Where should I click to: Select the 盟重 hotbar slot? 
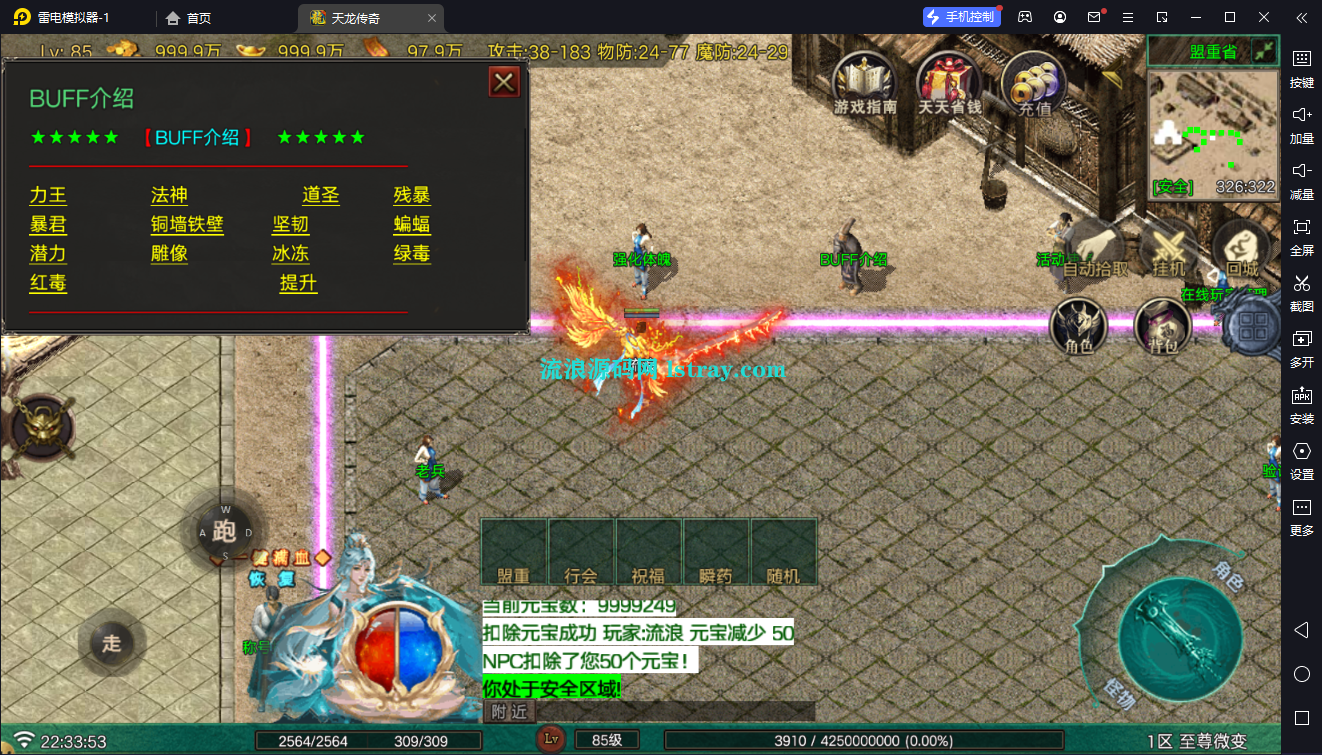click(514, 552)
